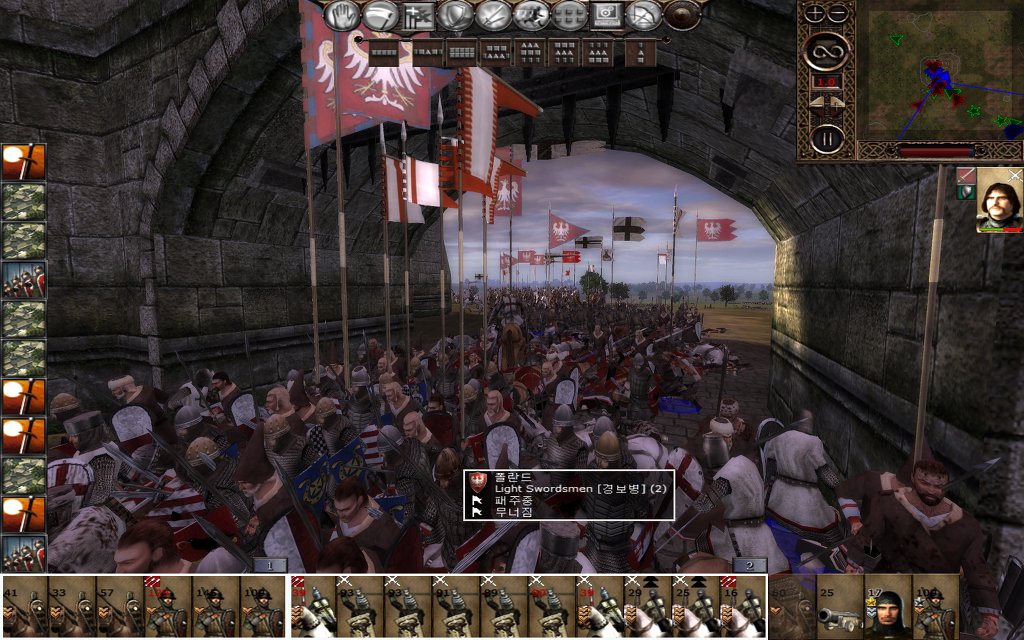The height and width of the screenshot is (640, 1024).
Task: Toggle fire at will bow icon
Action: pos(646,15)
